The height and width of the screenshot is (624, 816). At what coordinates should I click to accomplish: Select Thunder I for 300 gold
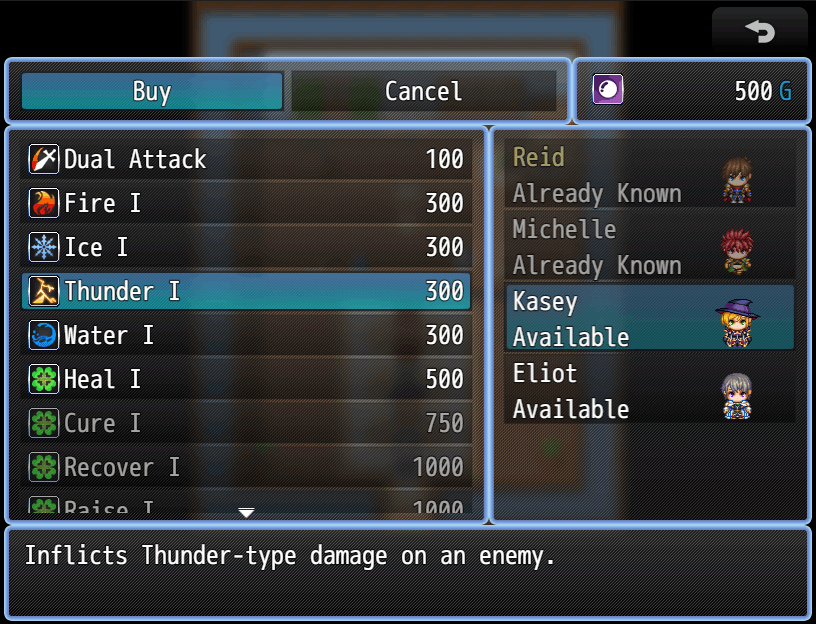(246, 291)
